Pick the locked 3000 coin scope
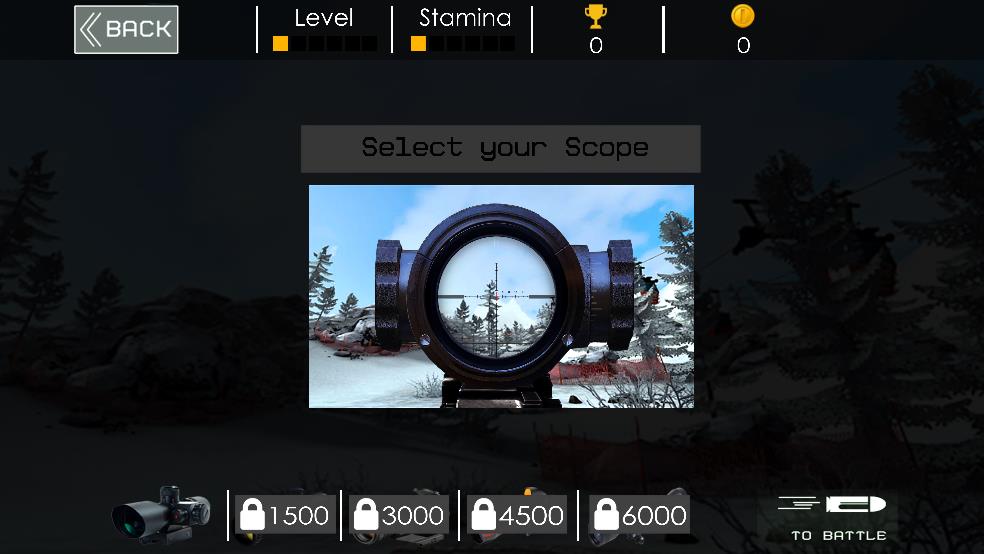The height and width of the screenshot is (554, 984). [x=400, y=515]
